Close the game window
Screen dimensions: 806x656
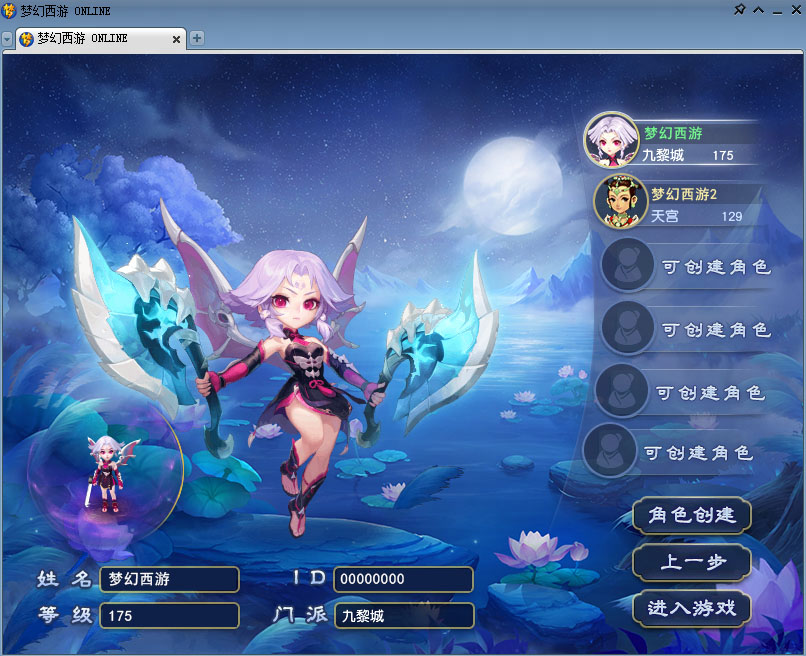point(794,10)
